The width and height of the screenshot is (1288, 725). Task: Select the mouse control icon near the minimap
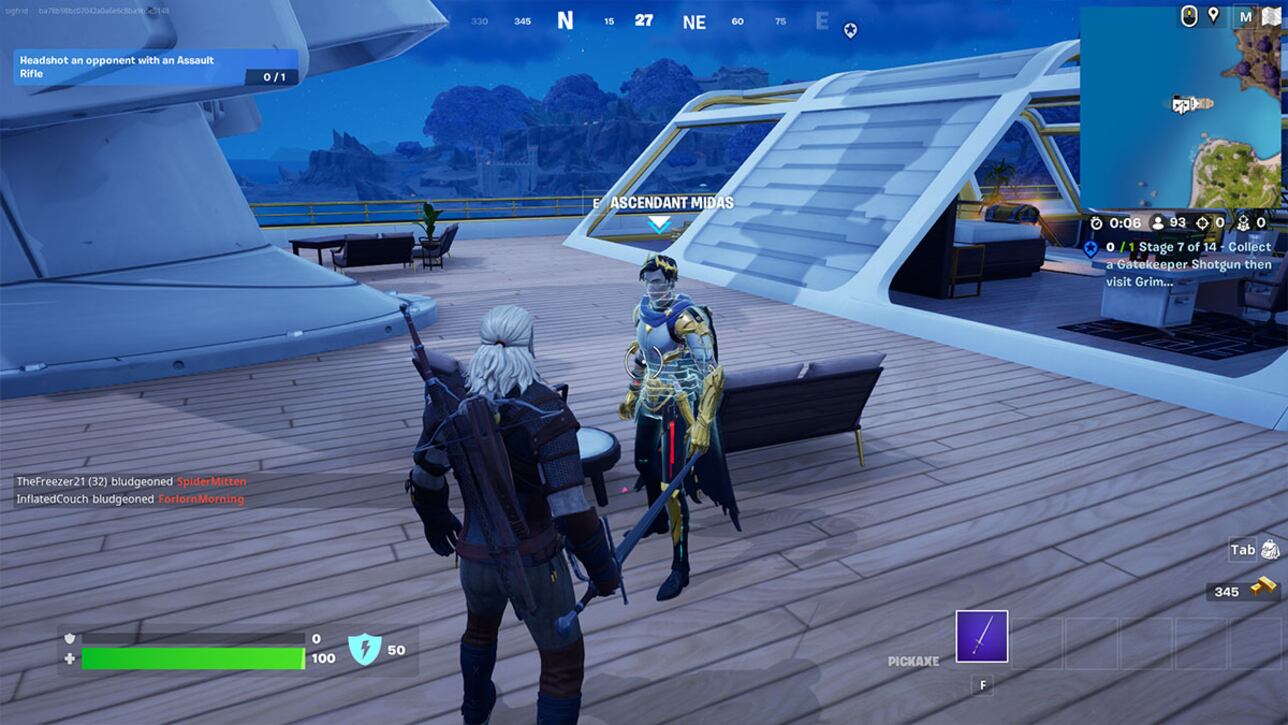[1188, 16]
